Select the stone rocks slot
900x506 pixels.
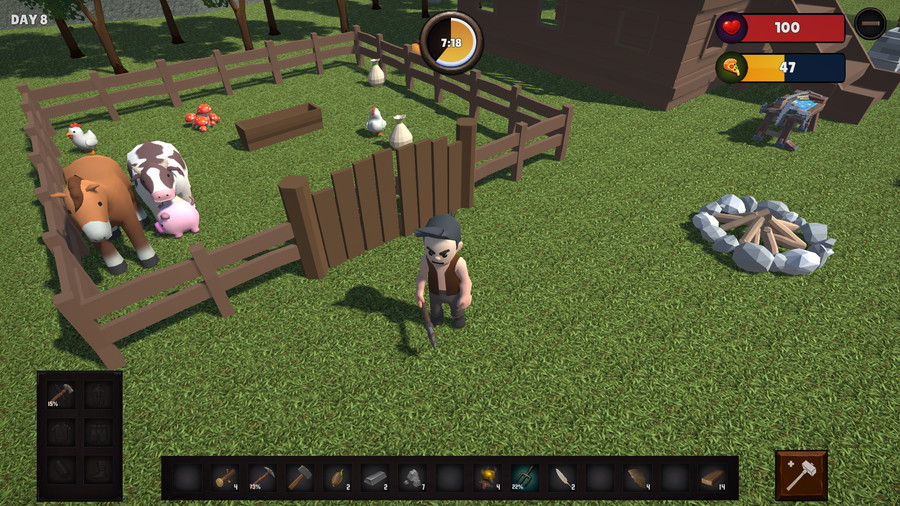point(412,477)
